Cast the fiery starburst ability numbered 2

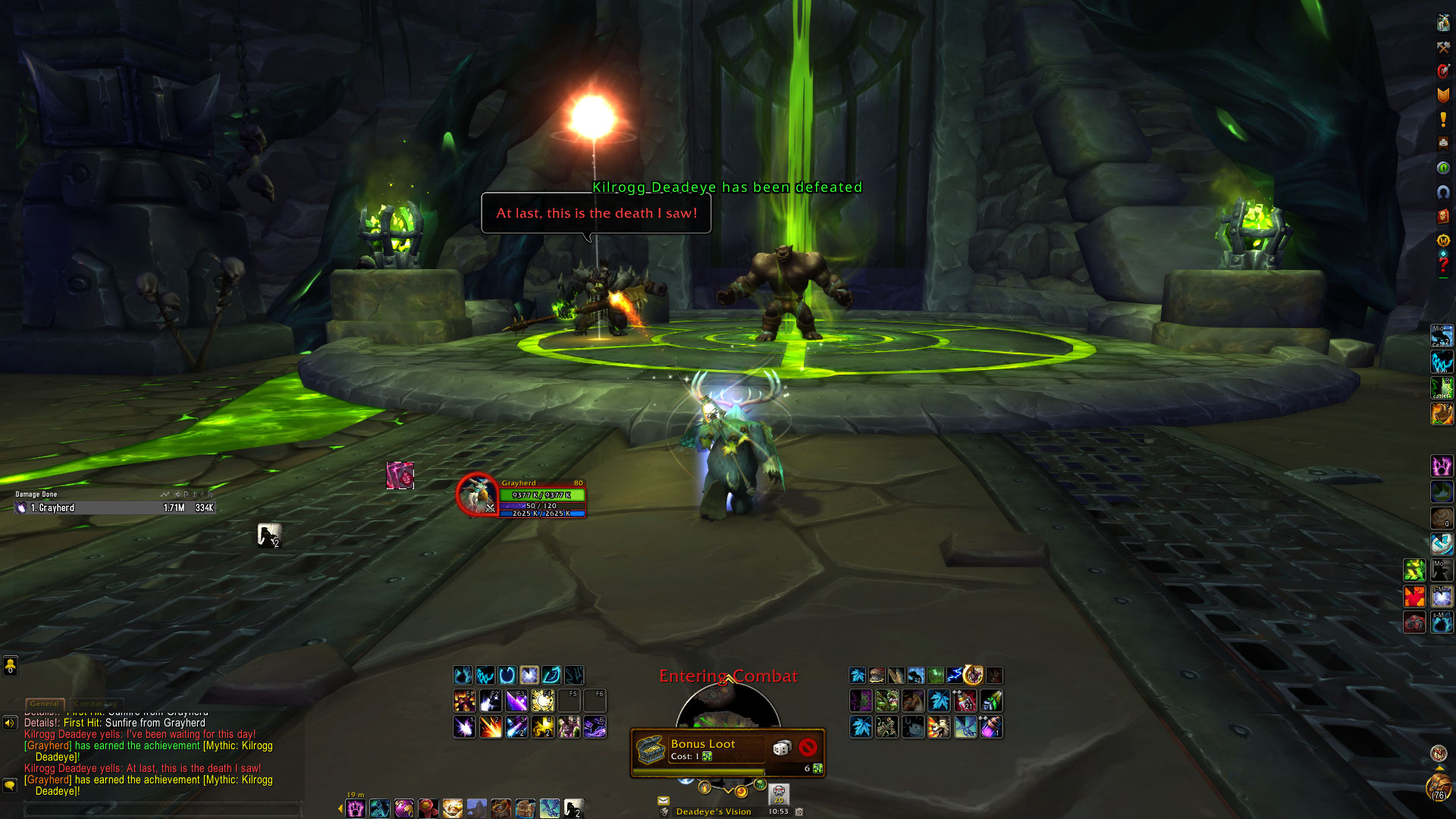(491, 727)
